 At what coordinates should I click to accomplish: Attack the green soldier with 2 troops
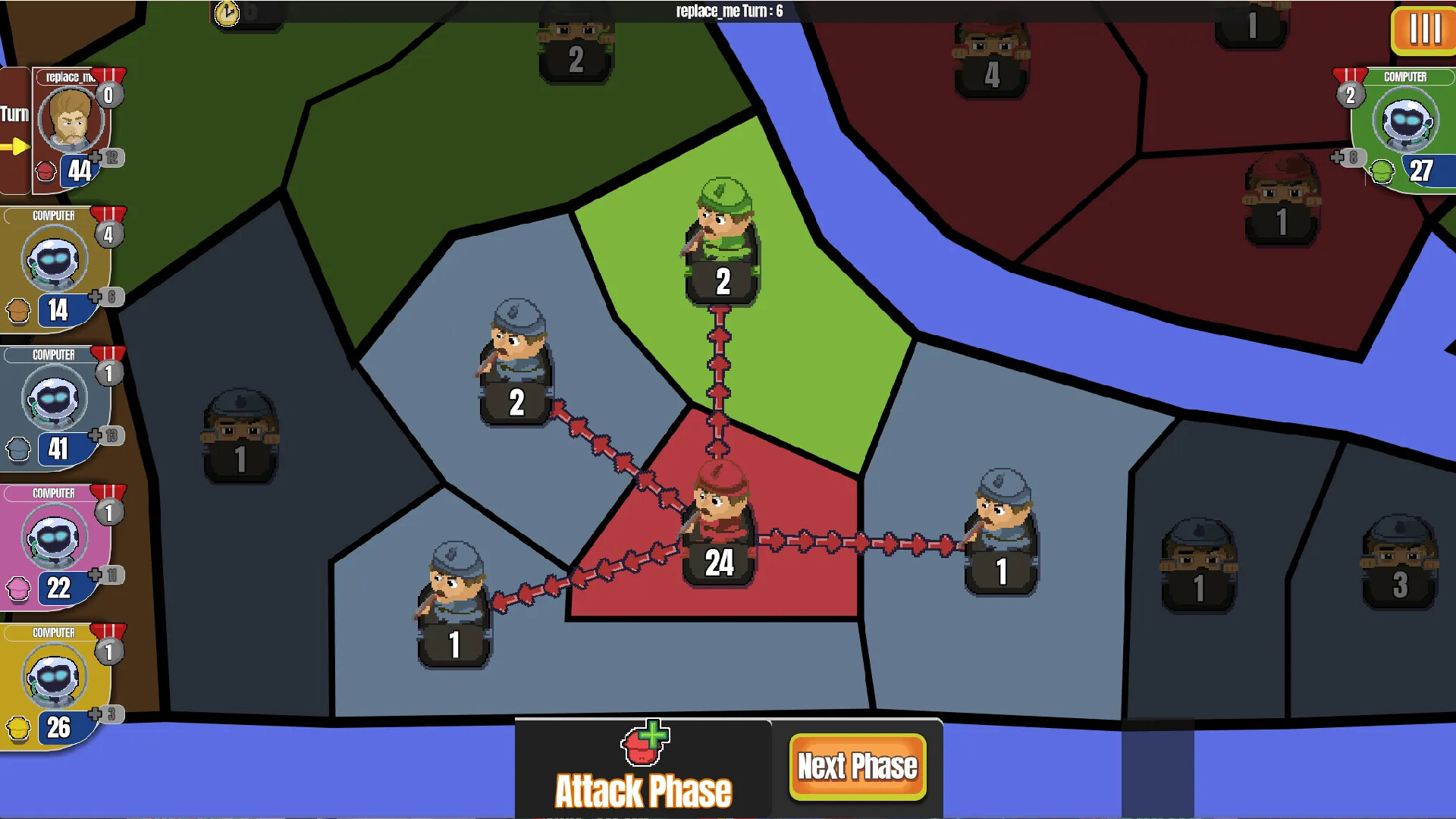[x=722, y=241]
